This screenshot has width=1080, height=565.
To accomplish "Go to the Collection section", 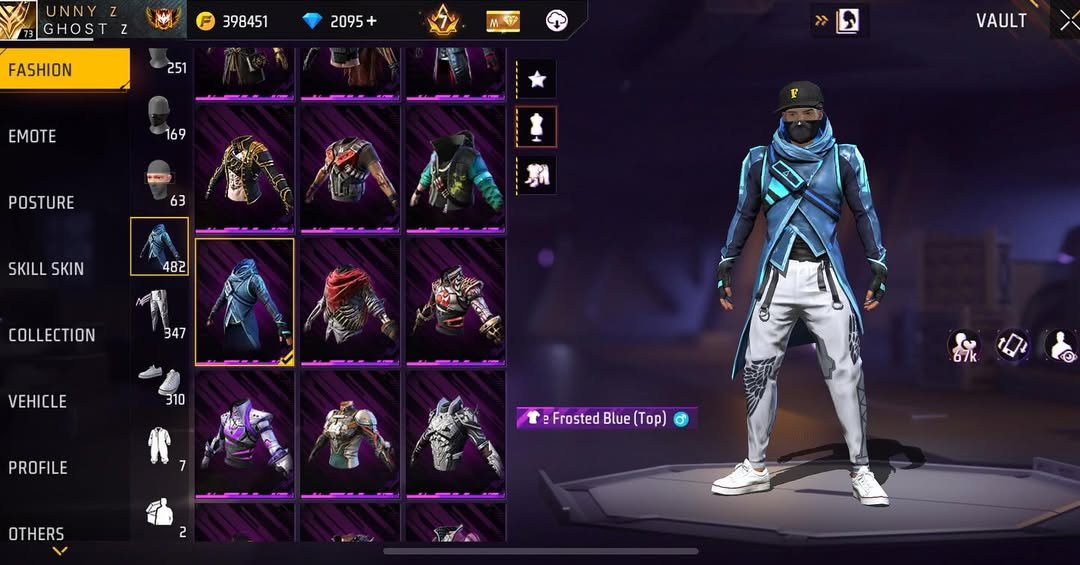I will pos(52,335).
